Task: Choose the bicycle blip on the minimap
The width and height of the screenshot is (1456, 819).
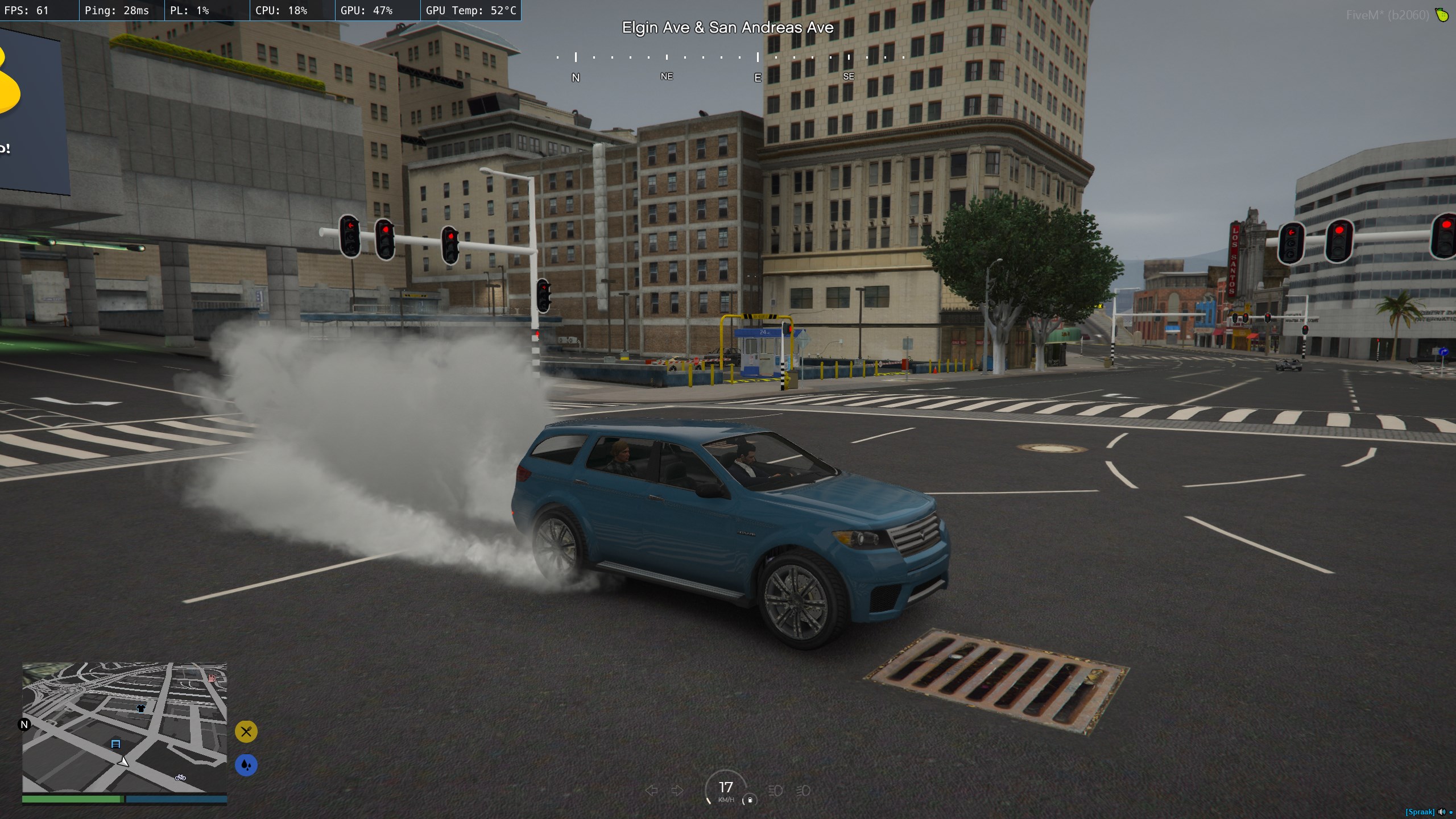Action: [x=180, y=777]
